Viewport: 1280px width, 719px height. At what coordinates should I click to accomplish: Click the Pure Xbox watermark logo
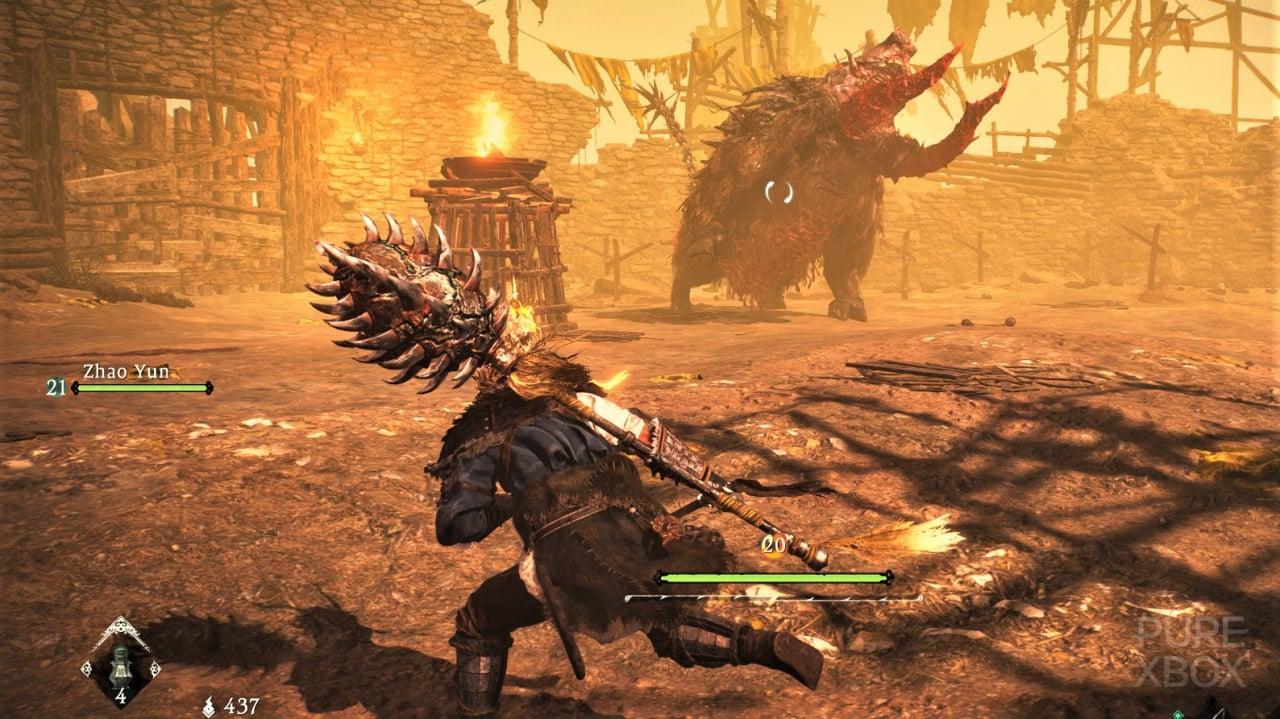(1188, 652)
